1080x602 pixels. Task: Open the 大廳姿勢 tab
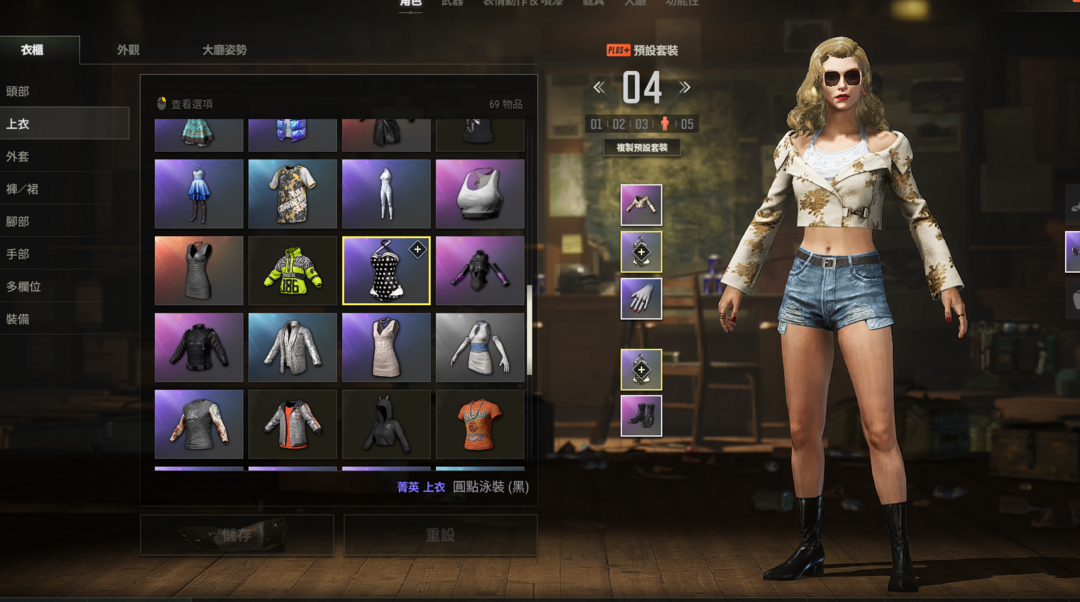coord(224,50)
